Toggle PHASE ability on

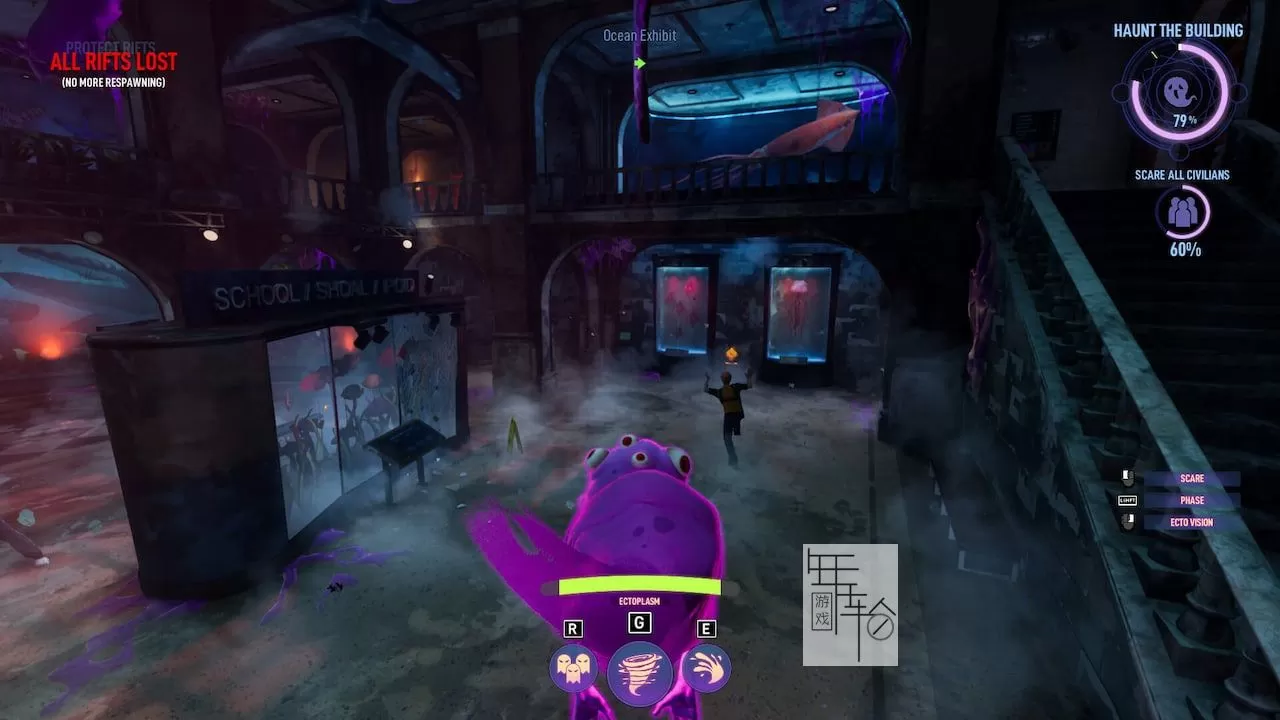pos(1192,500)
